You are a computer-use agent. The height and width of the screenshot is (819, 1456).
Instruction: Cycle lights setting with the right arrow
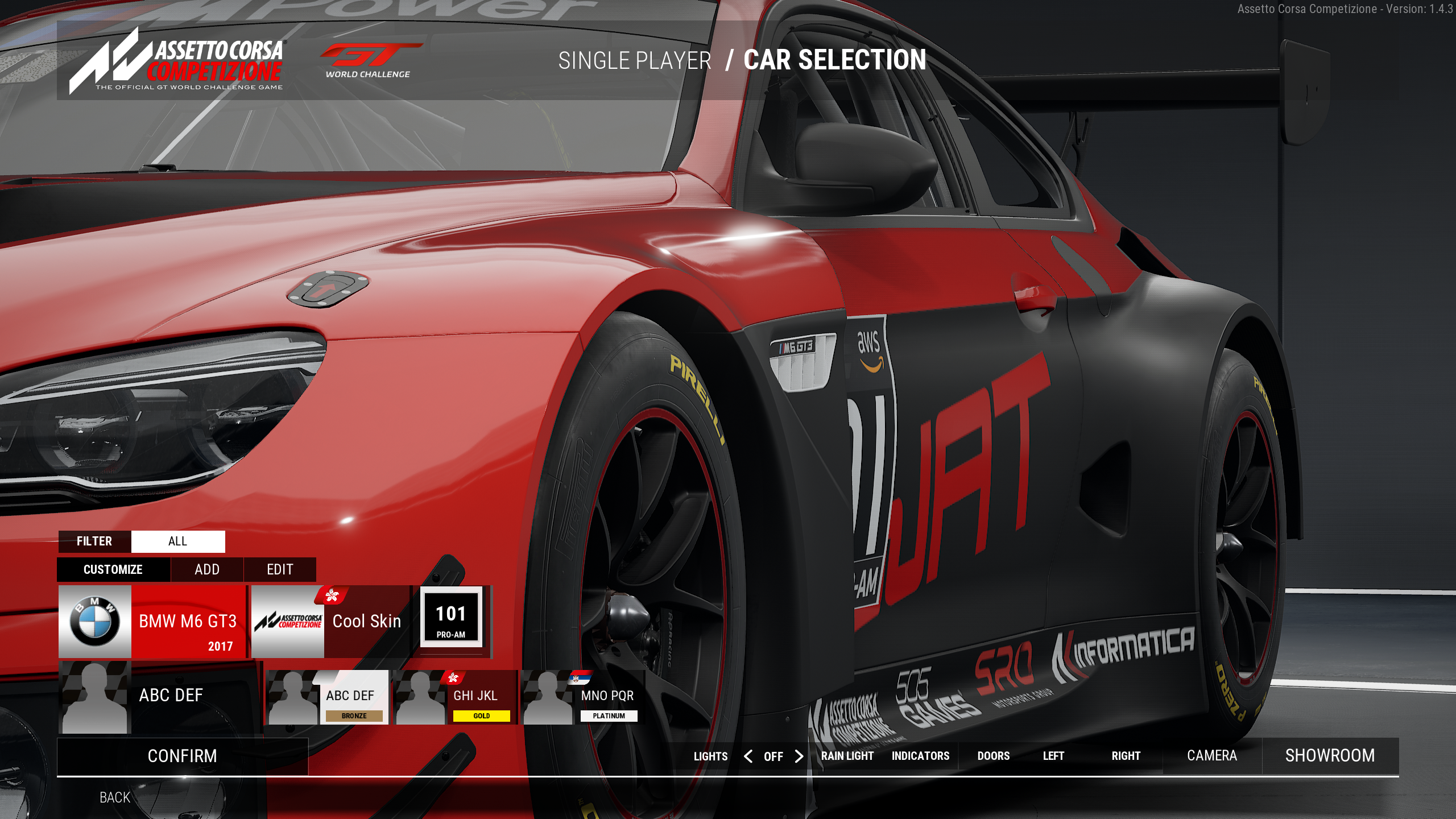pyautogui.click(x=799, y=756)
